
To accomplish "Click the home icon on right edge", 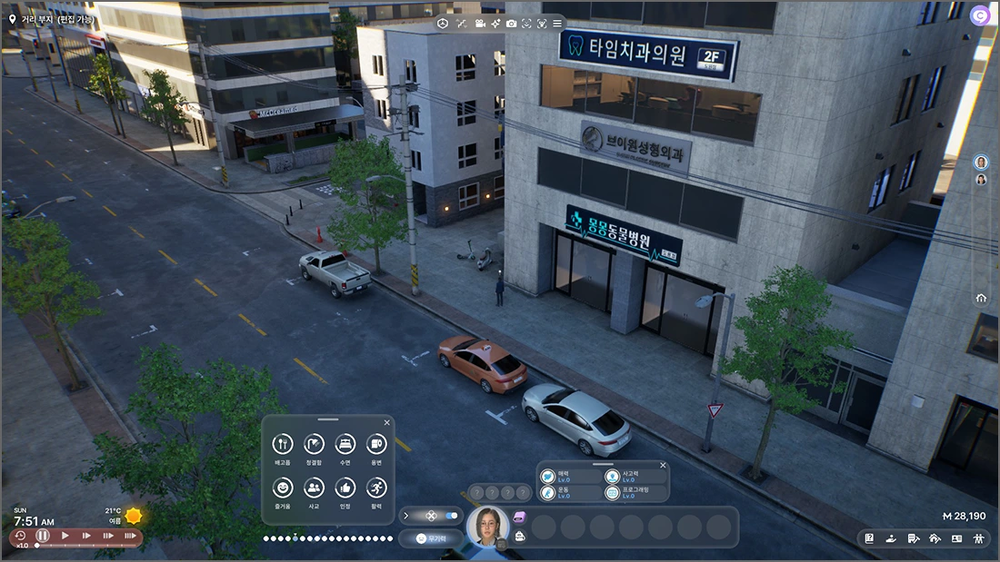I will [981, 298].
